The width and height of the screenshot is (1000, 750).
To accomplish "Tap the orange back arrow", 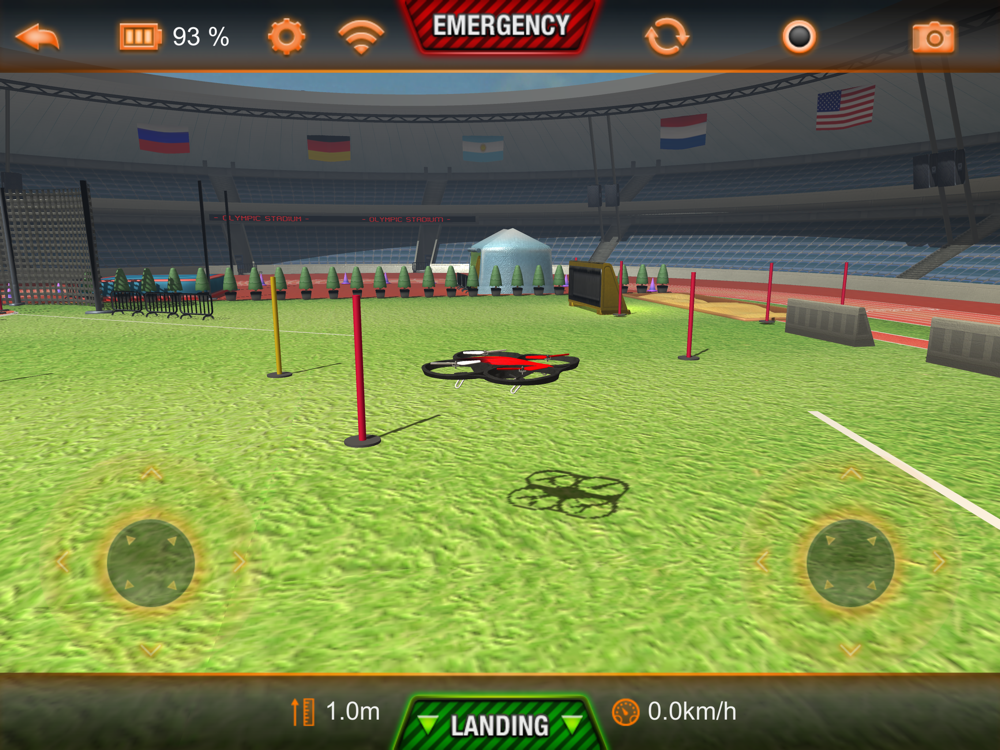I will tap(37, 37).
